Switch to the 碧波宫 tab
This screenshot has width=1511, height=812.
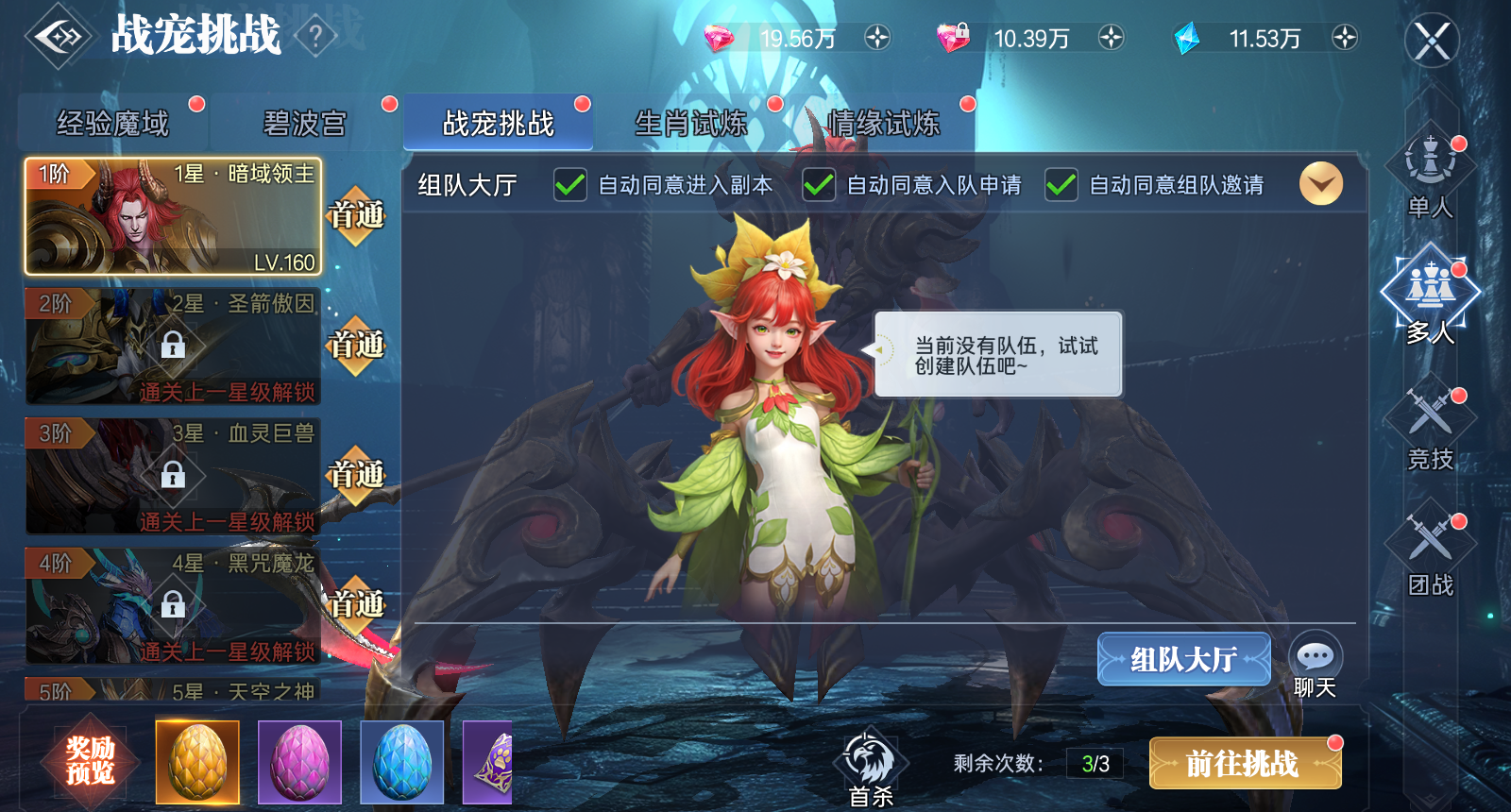(x=304, y=122)
